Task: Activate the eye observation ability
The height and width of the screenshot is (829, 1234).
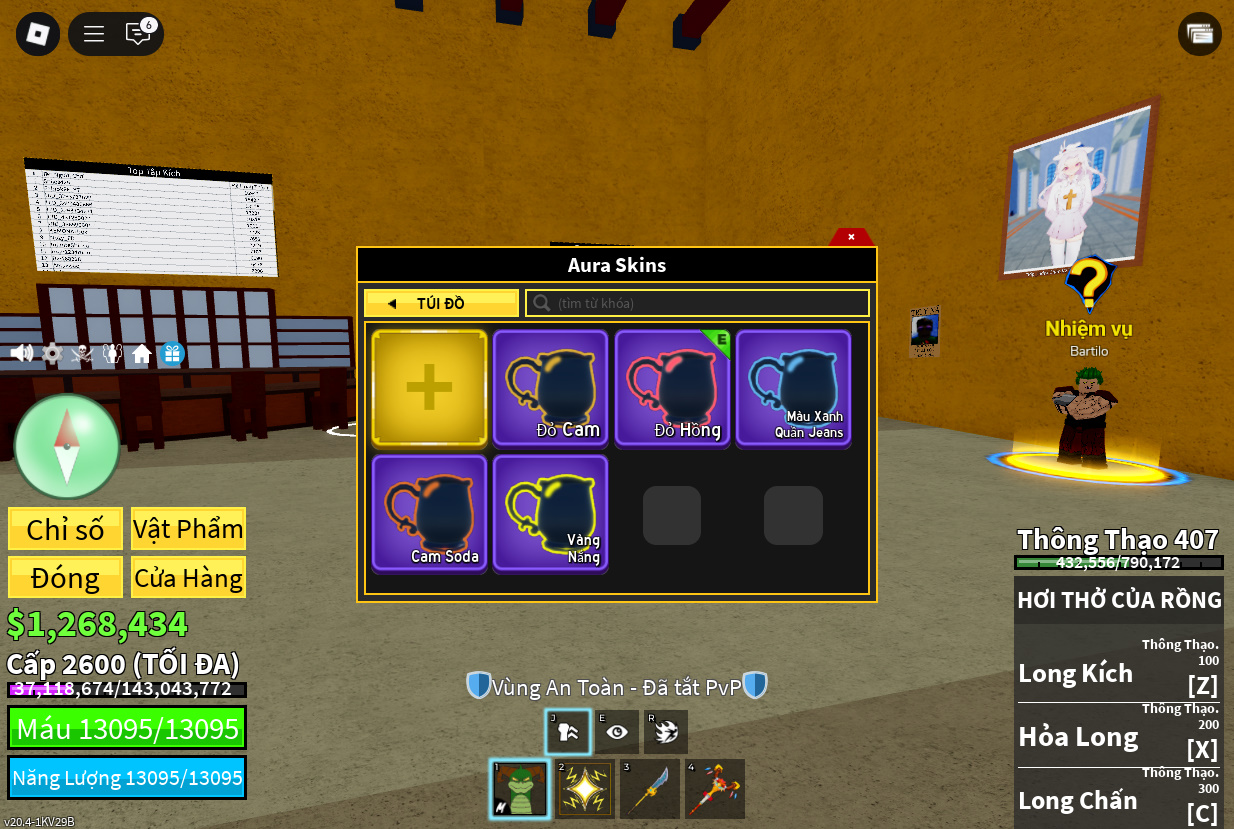Action: [x=617, y=732]
